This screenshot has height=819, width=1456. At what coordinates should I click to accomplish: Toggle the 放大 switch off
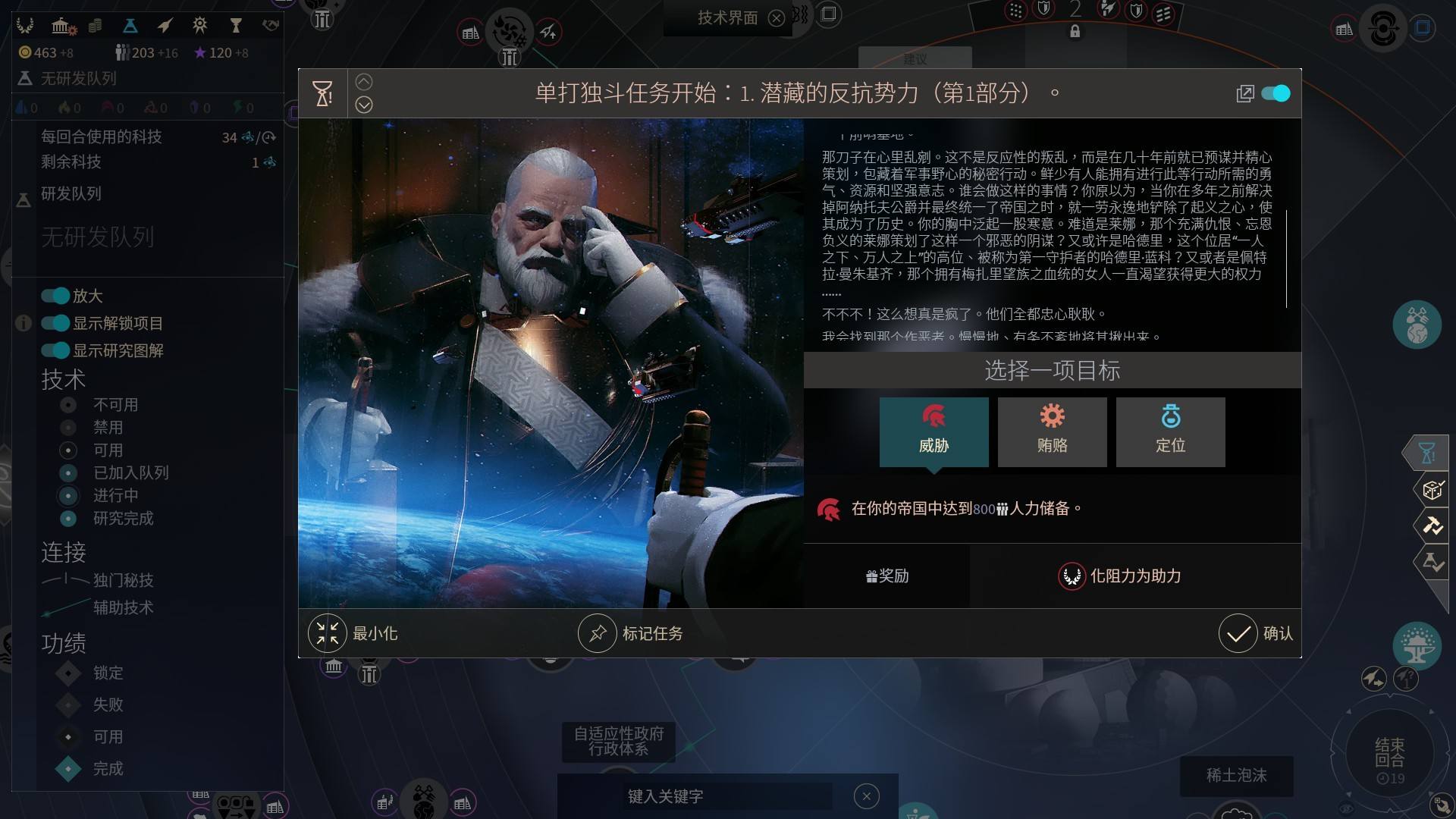(54, 296)
